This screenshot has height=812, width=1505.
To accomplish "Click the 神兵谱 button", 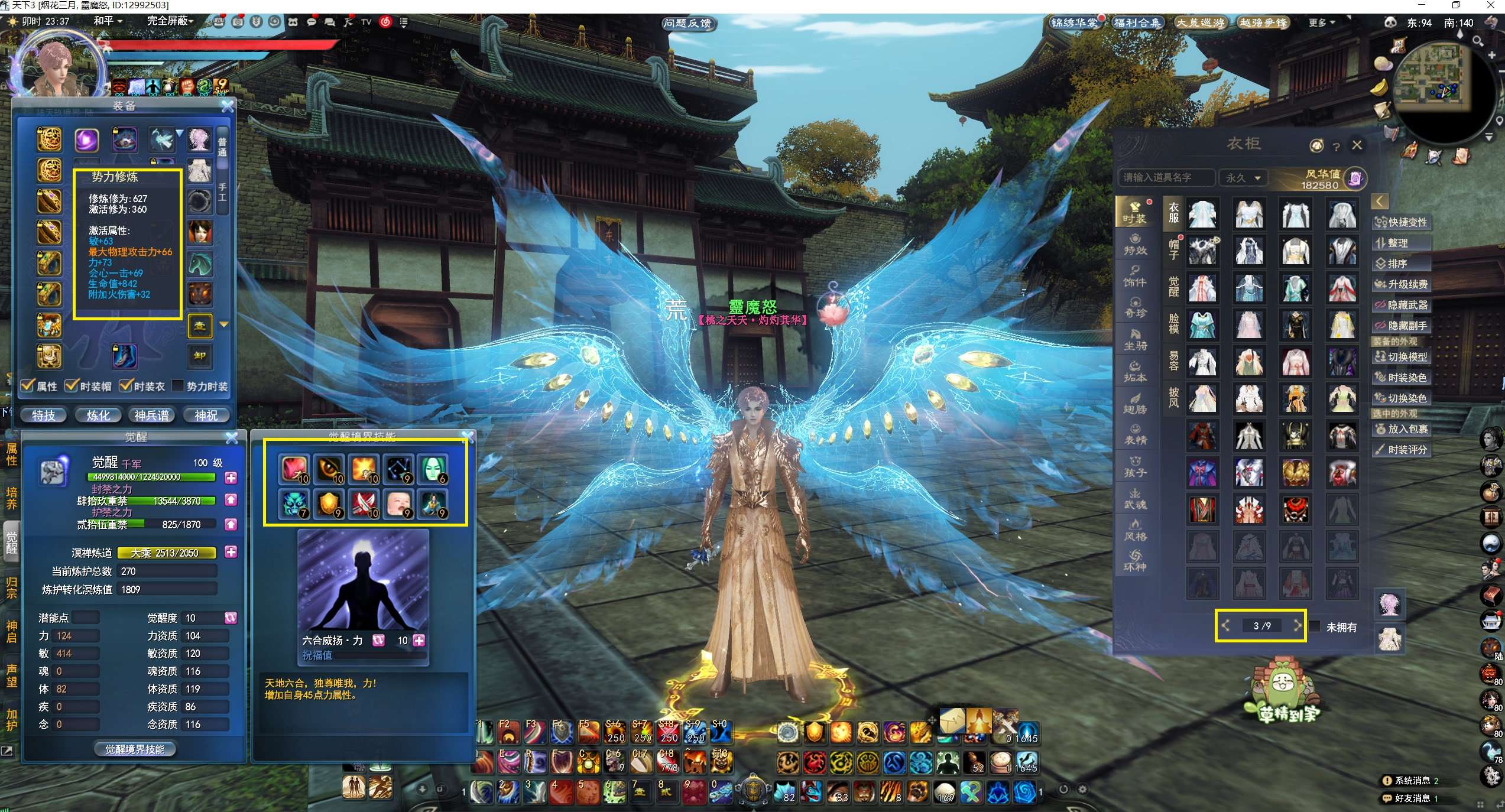I will 152,415.
